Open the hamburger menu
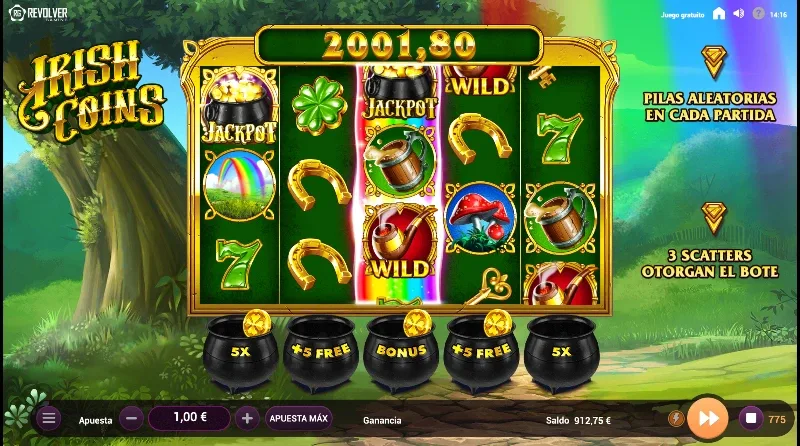 coord(49,419)
